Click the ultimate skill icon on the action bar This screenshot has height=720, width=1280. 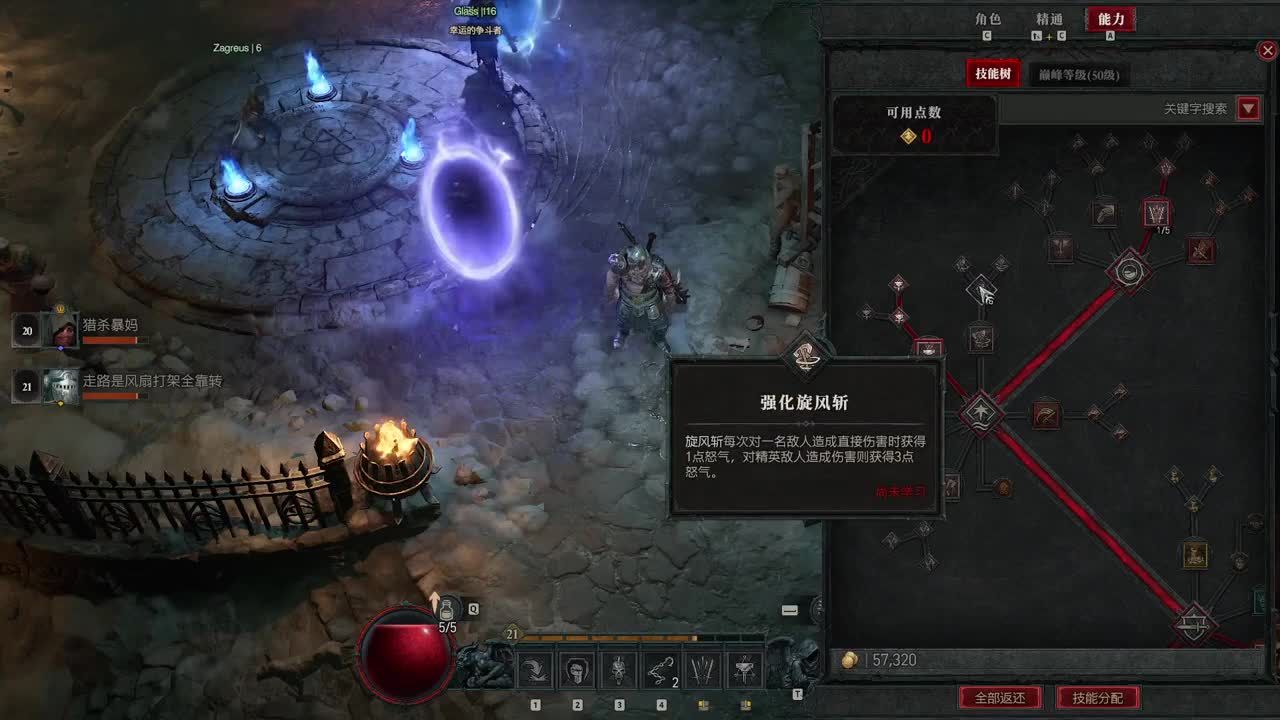745,668
